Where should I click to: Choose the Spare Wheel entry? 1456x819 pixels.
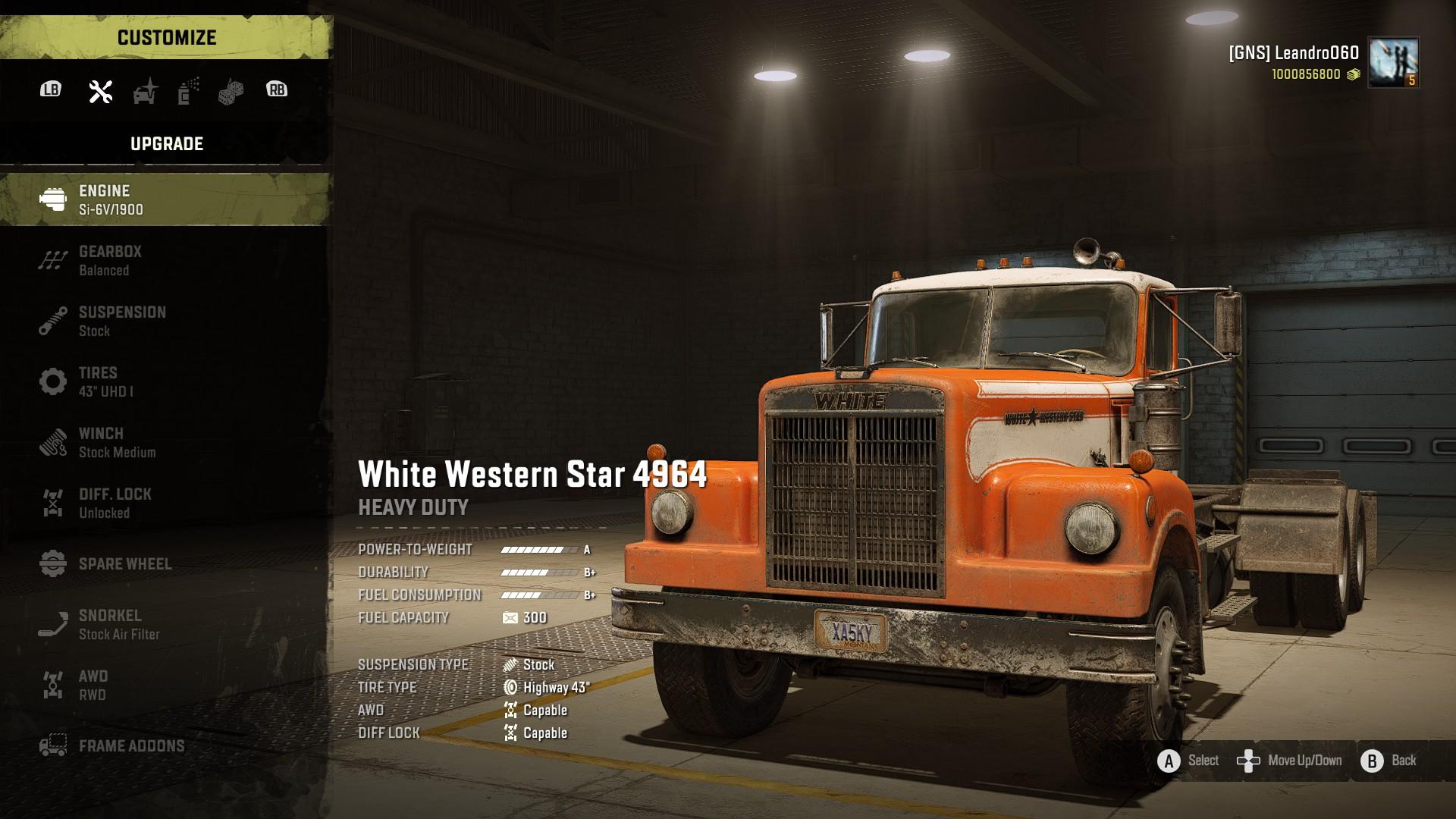coord(165,563)
